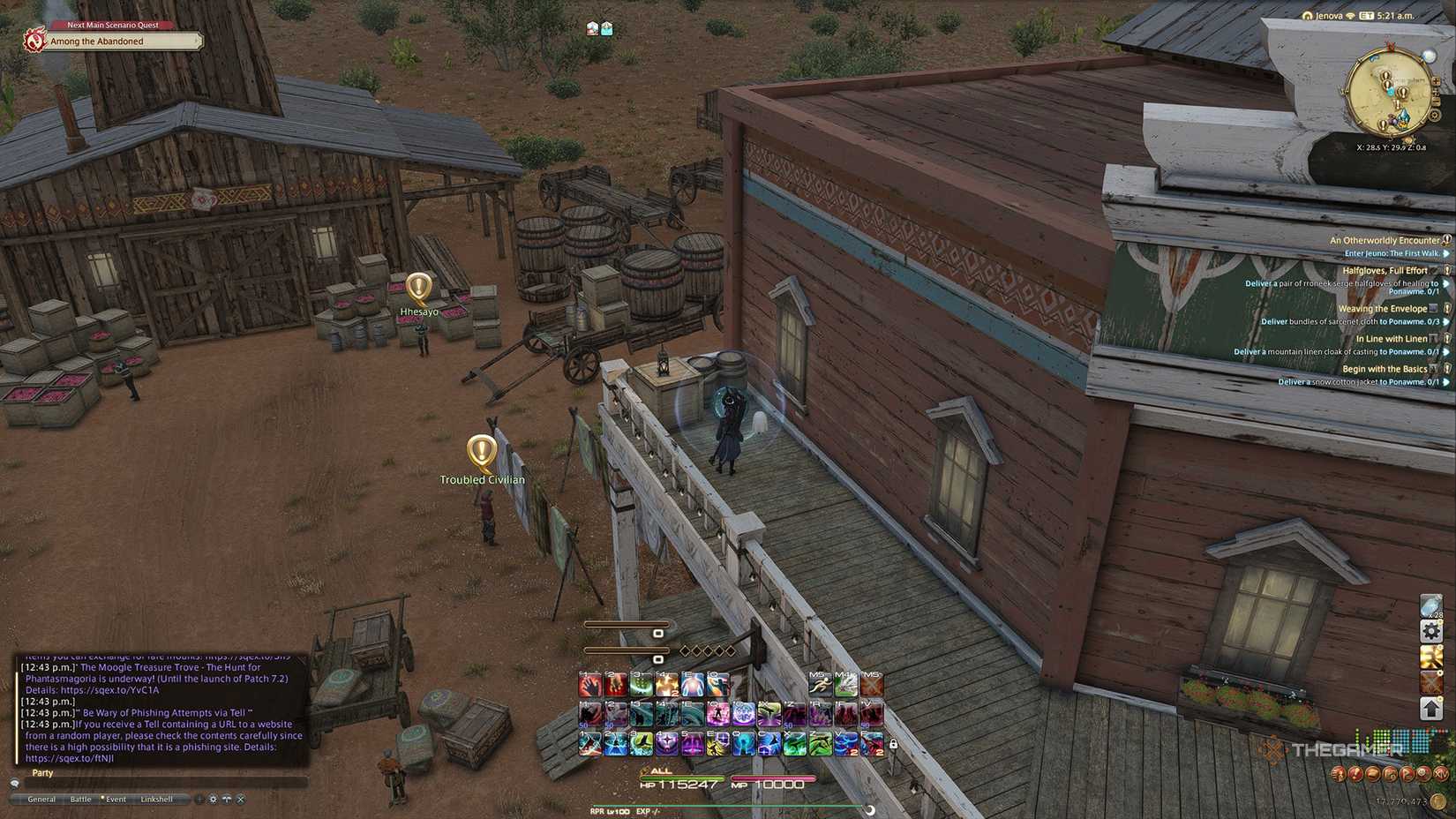Select the mount summon up-arrow icon

coord(1430,709)
